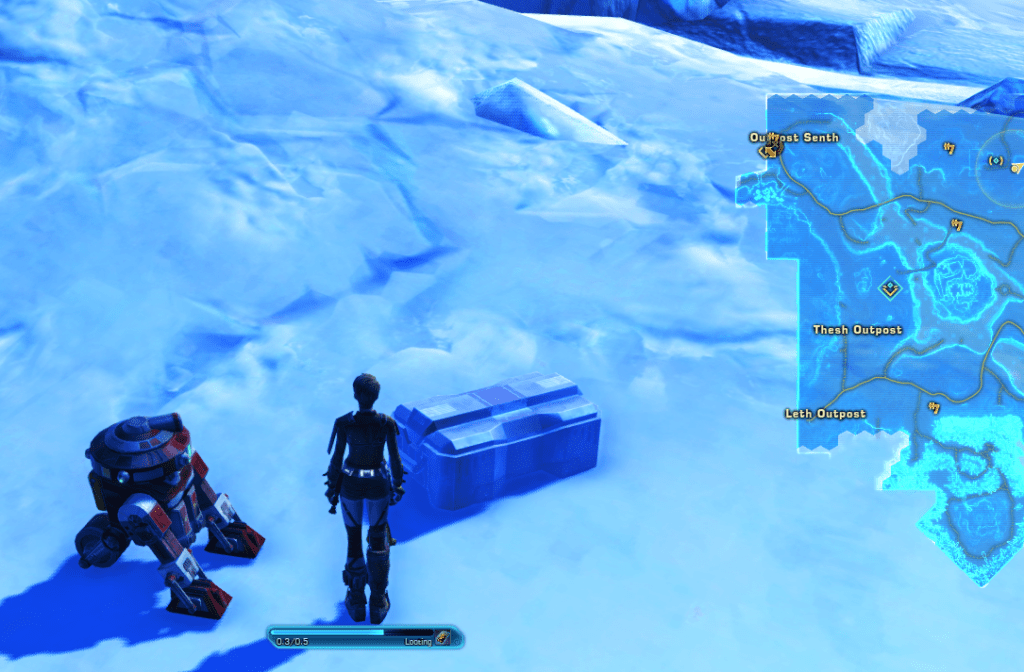Choose Leth Outpost on the map overlay
Screen dimensions: 1024x672
coord(826,414)
